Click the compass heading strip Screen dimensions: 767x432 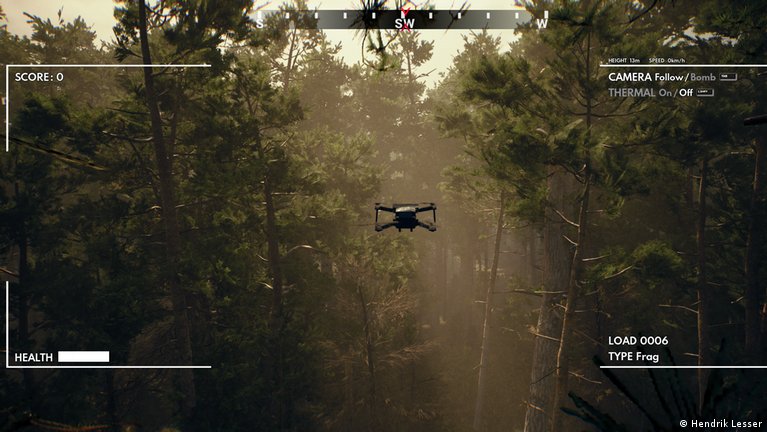pos(403,19)
